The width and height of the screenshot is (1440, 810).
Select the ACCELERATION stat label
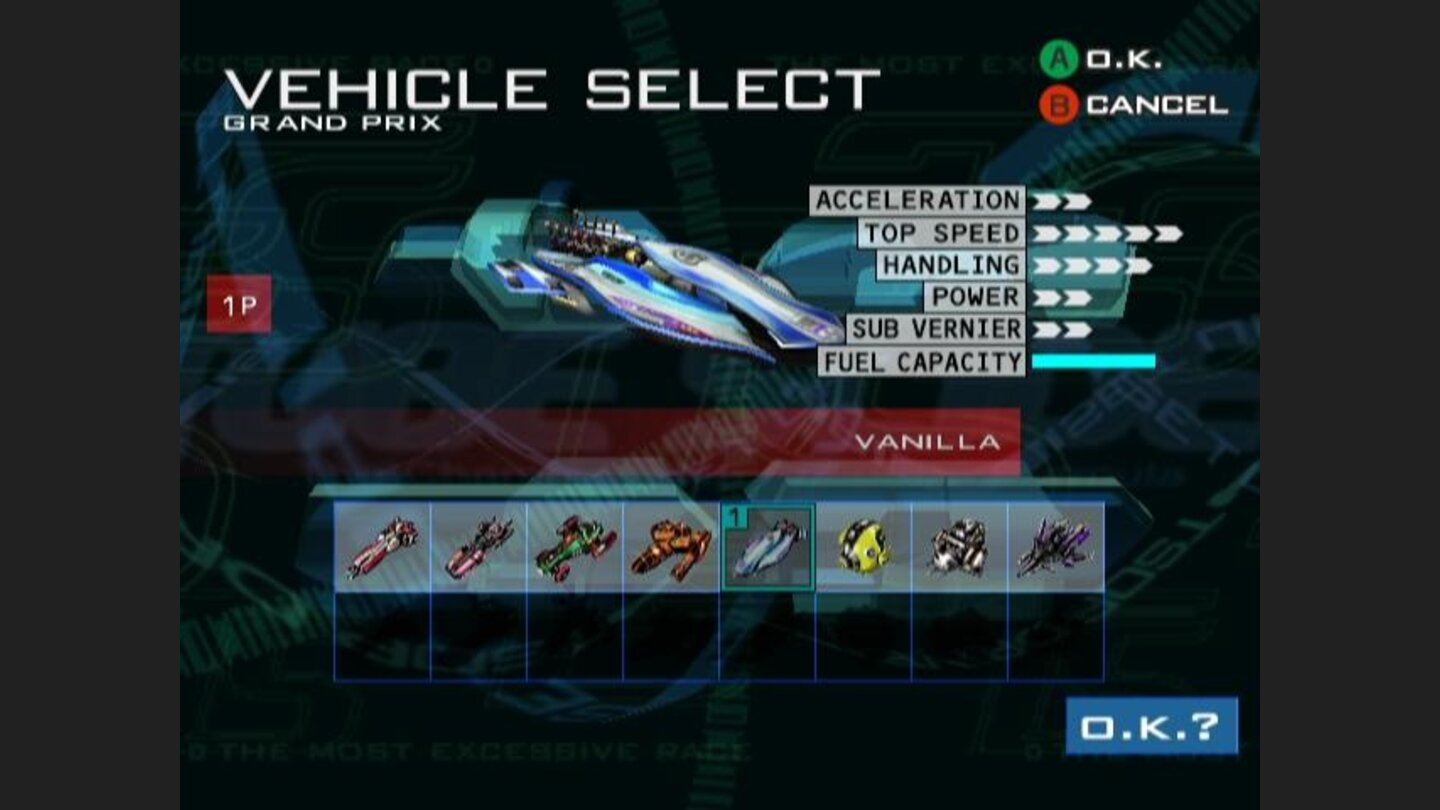(x=917, y=200)
